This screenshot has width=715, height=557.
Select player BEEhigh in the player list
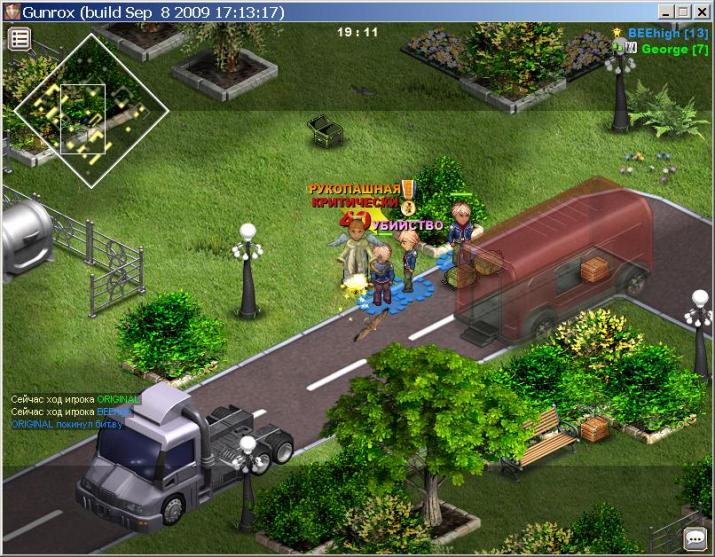click(667, 33)
